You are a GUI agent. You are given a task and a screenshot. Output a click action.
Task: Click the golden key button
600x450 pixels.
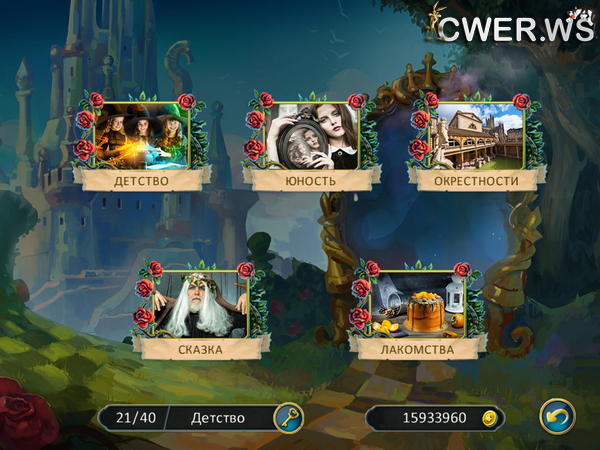pyautogui.click(x=288, y=417)
